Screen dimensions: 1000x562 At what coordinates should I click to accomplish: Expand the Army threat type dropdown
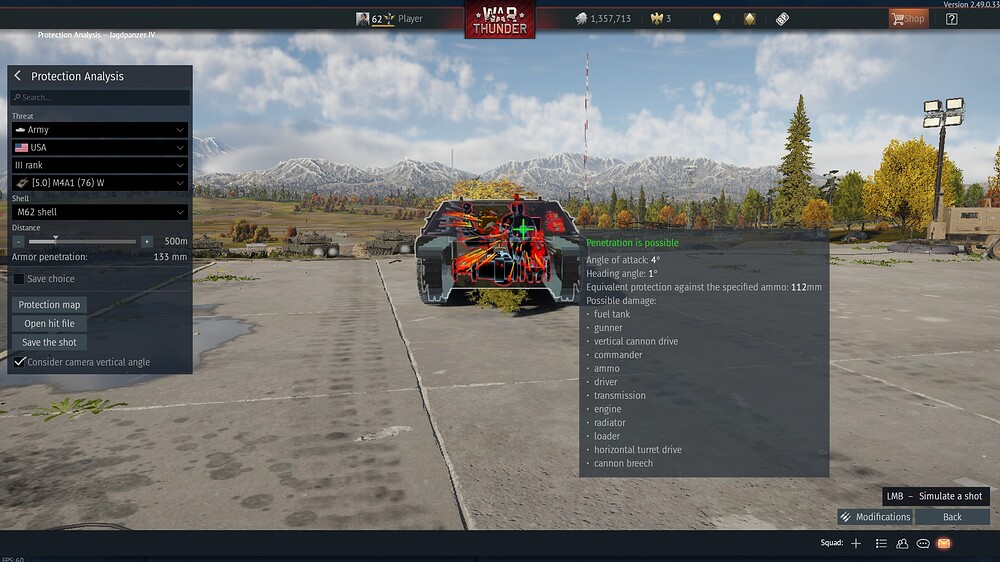99,130
